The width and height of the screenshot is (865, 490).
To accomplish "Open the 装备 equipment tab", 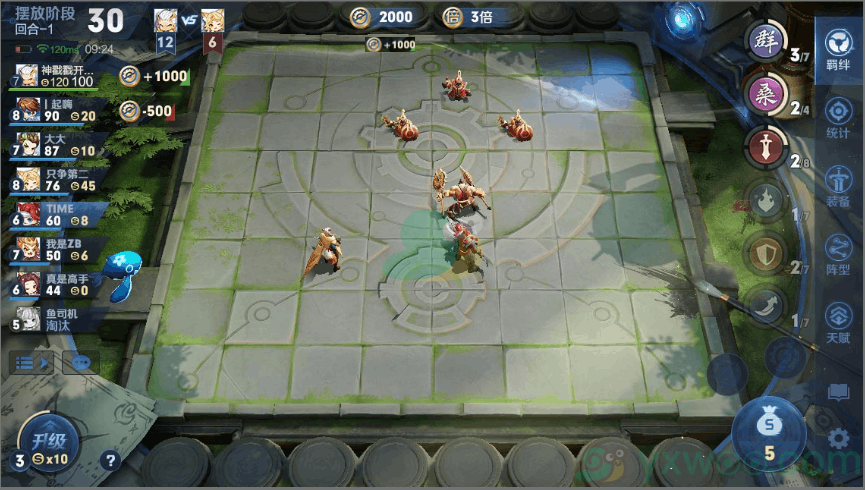I will pyautogui.click(x=838, y=184).
